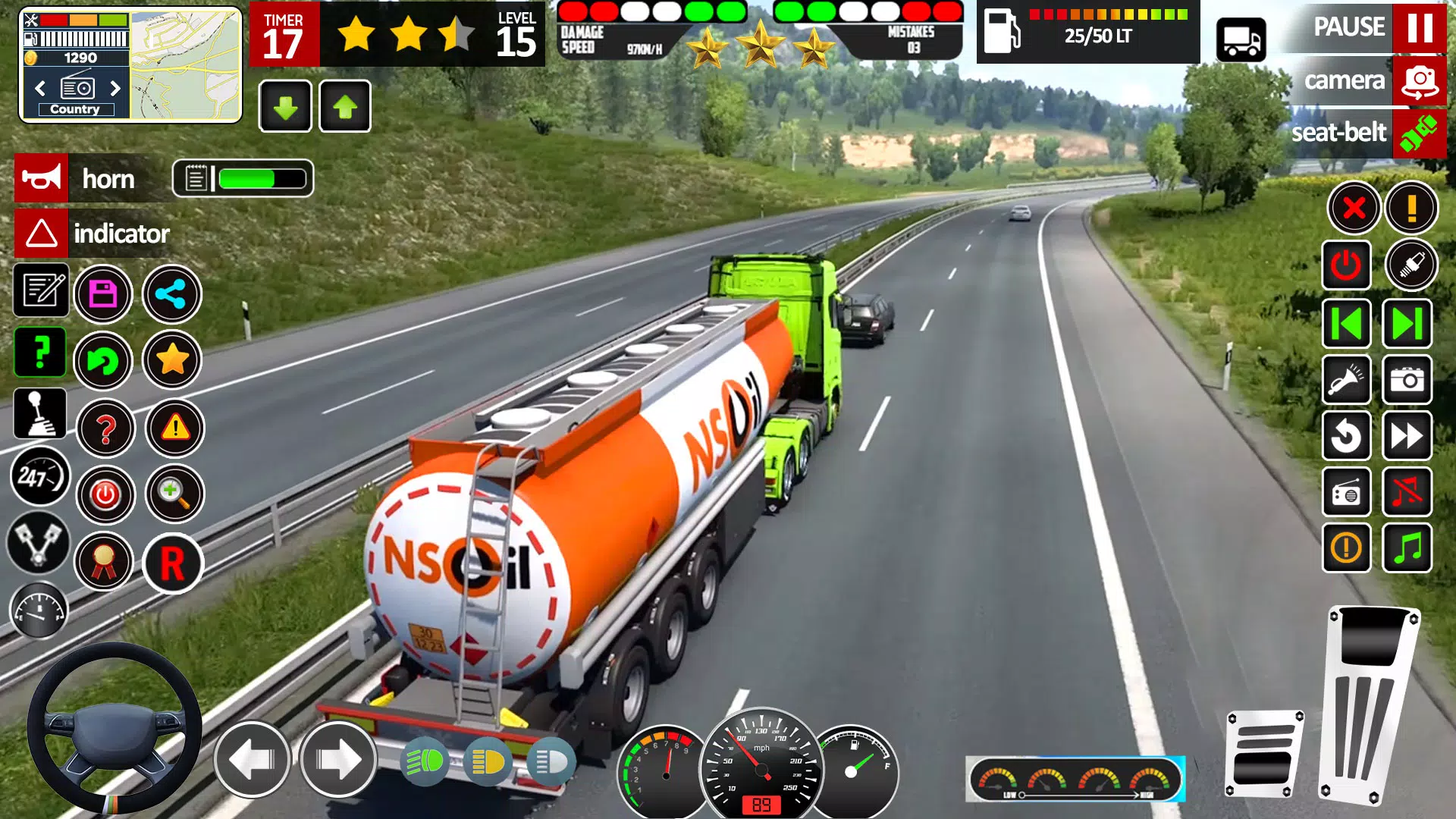1456x819 pixels.
Task: Switch radio station with the left chevron
Action: (39, 89)
